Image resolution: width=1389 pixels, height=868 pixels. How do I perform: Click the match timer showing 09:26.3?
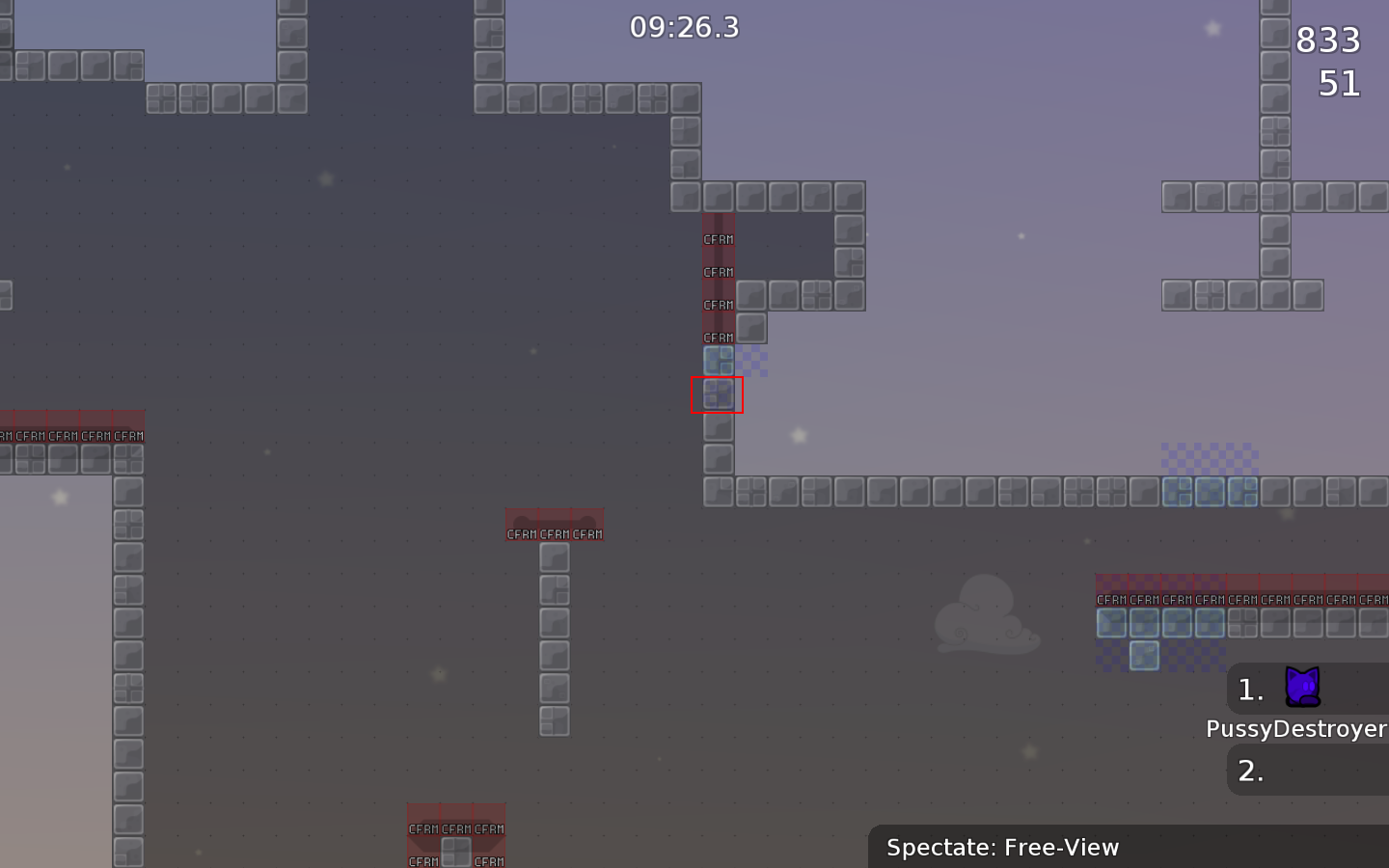pyautogui.click(x=684, y=28)
